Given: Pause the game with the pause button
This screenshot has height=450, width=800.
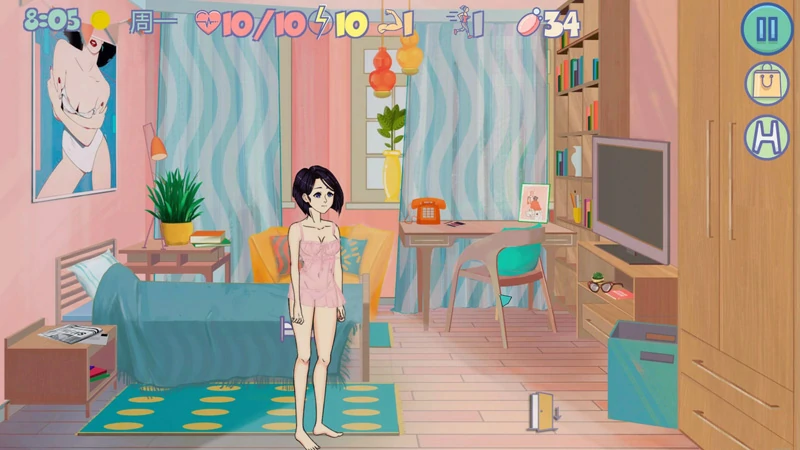Looking at the screenshot, I should click(767, 29).
